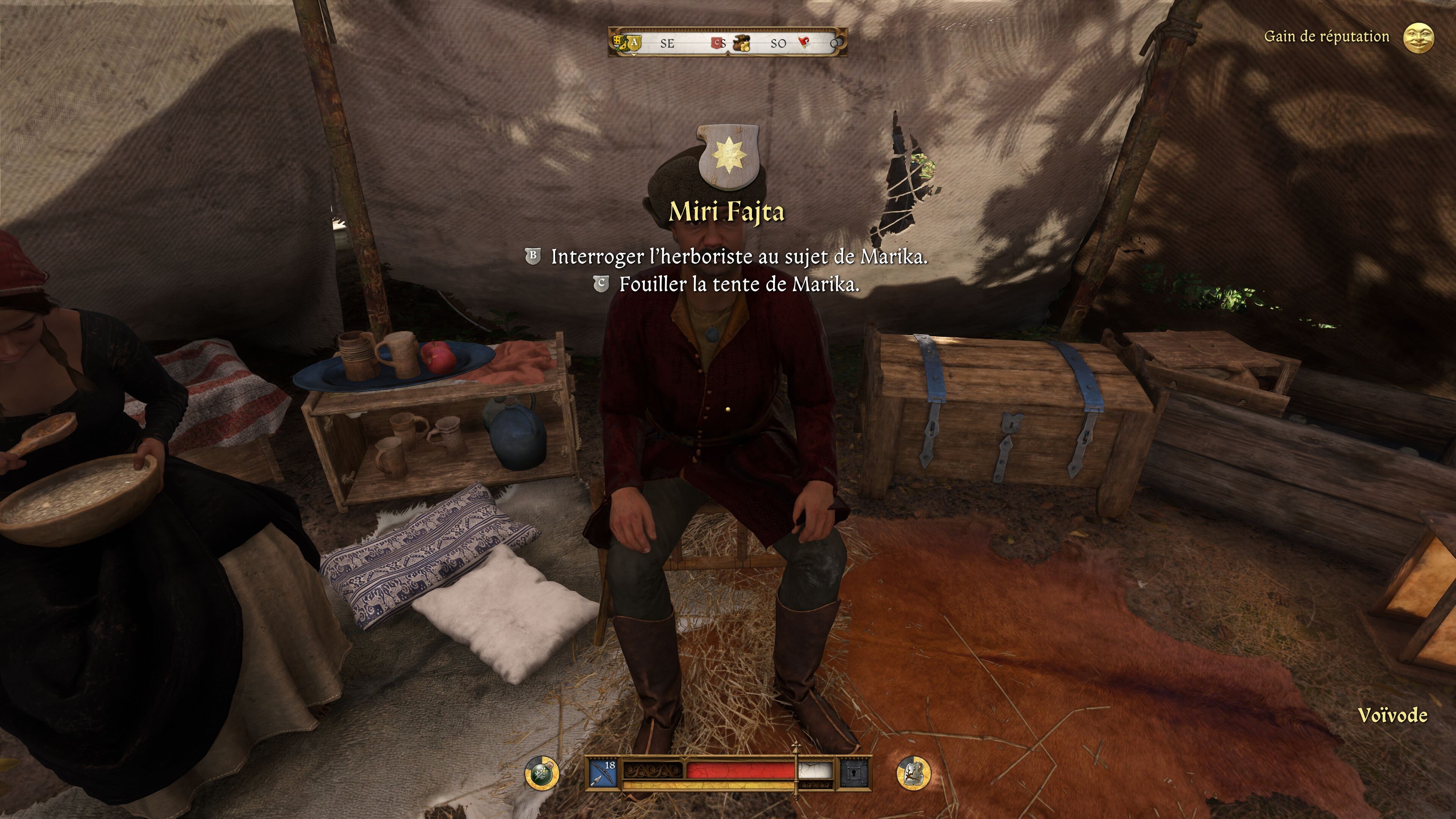Screen dimensions: 1456x819
Task: Click the coin pouch marker on the compass
Action: [x=742, y=44]
